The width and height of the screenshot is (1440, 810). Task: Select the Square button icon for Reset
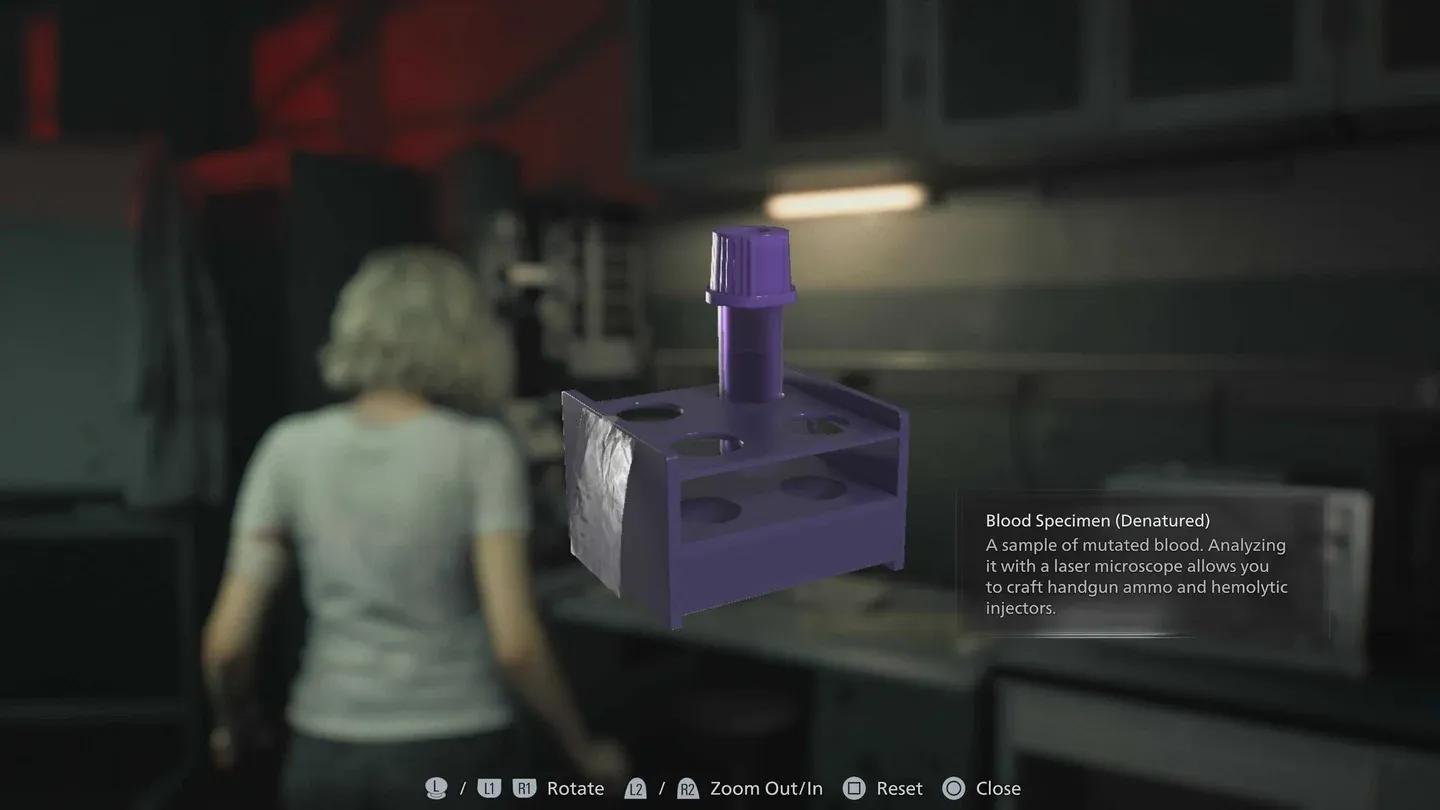(x=855, y=788)
